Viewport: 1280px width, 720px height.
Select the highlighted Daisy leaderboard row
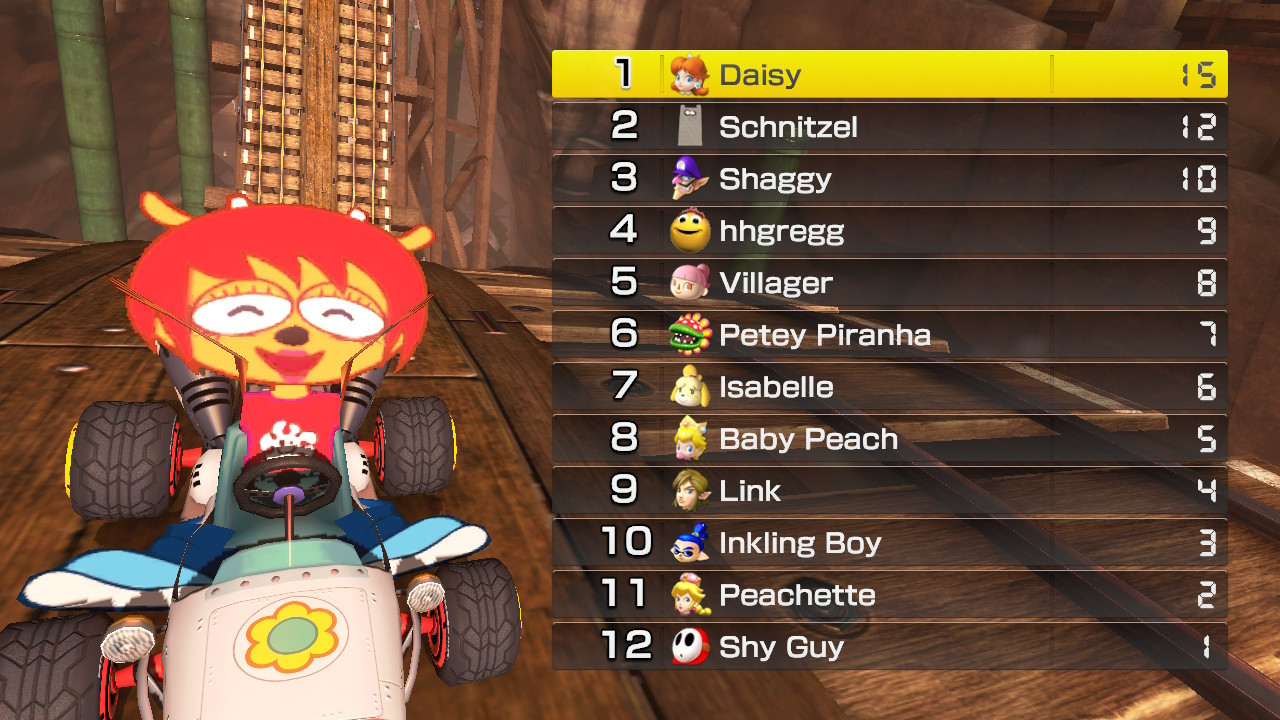point(890,73)
